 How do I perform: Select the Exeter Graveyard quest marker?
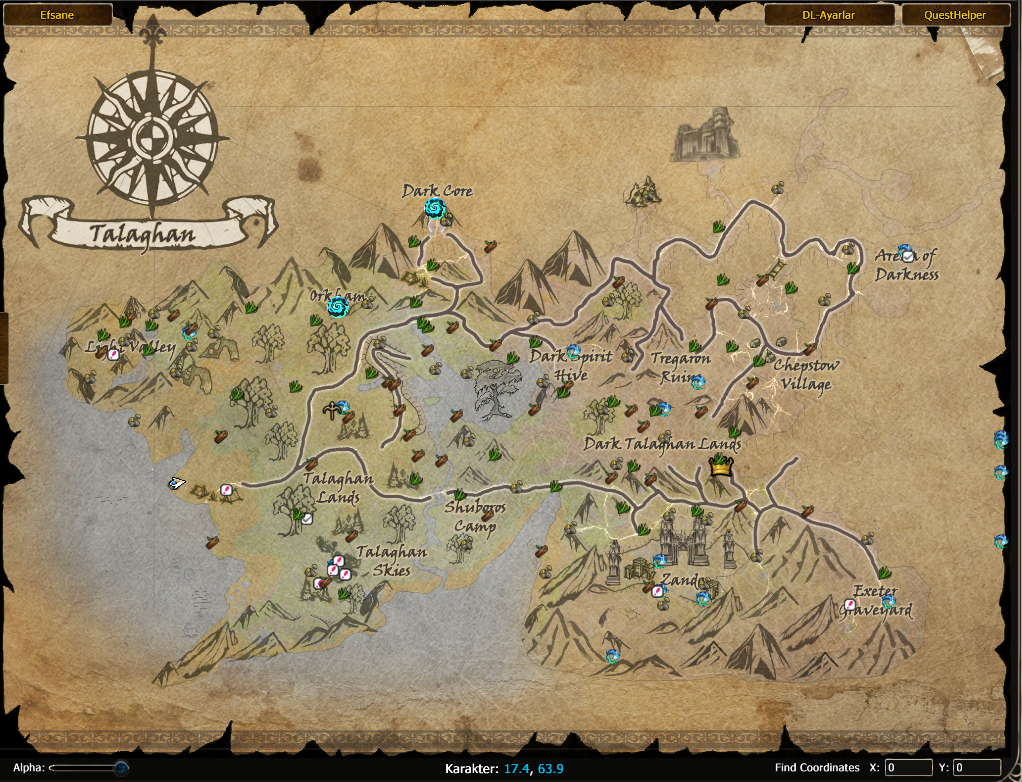point(850,605)
